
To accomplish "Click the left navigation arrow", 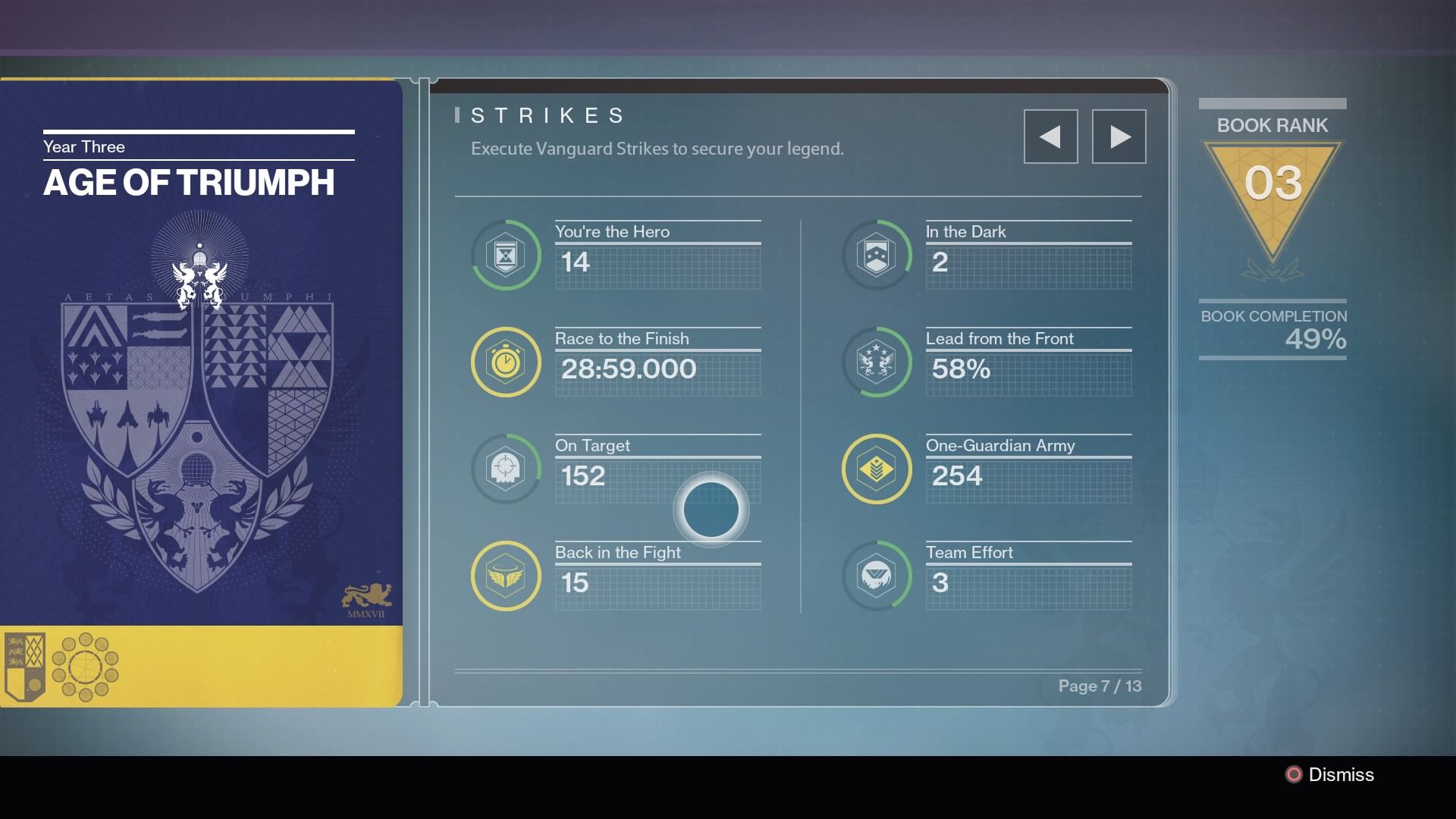I will tap(1051, 136).
